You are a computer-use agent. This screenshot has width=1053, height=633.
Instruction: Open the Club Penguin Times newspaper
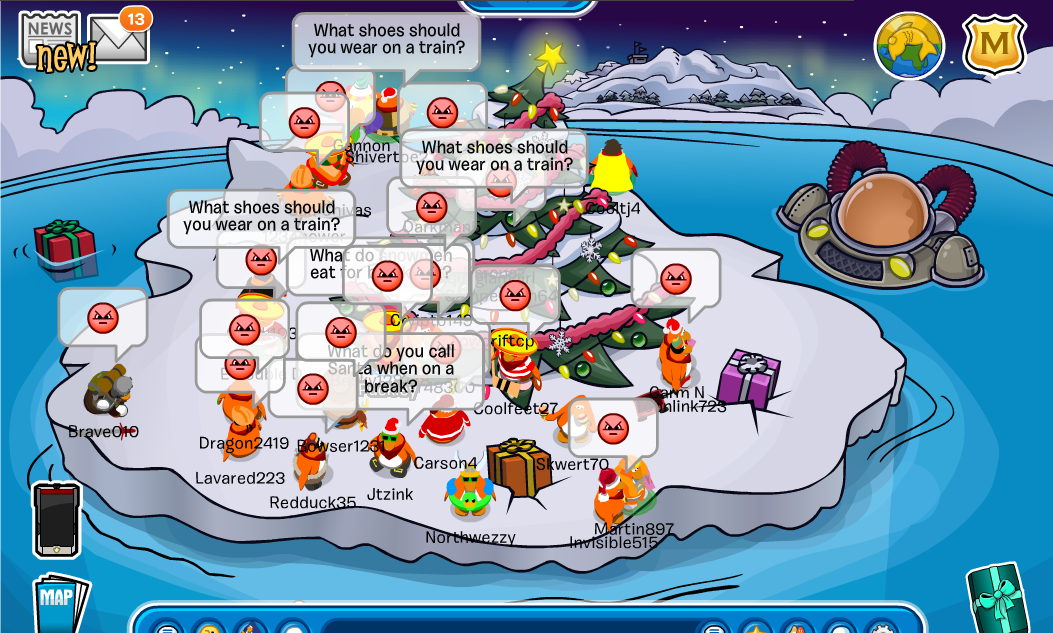point(52,40)
